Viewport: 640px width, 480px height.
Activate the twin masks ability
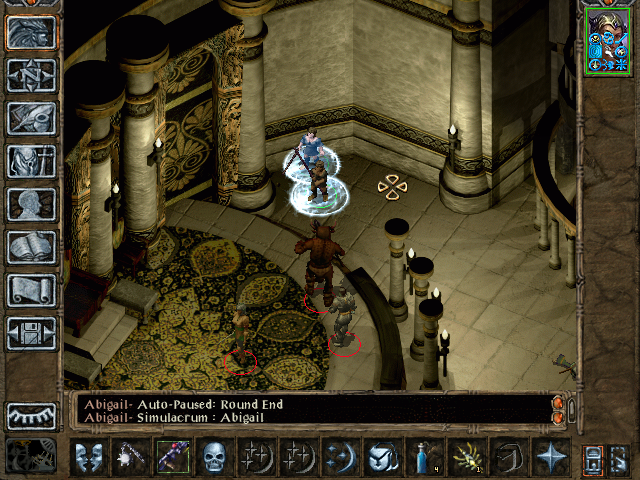tap(90, 457)
